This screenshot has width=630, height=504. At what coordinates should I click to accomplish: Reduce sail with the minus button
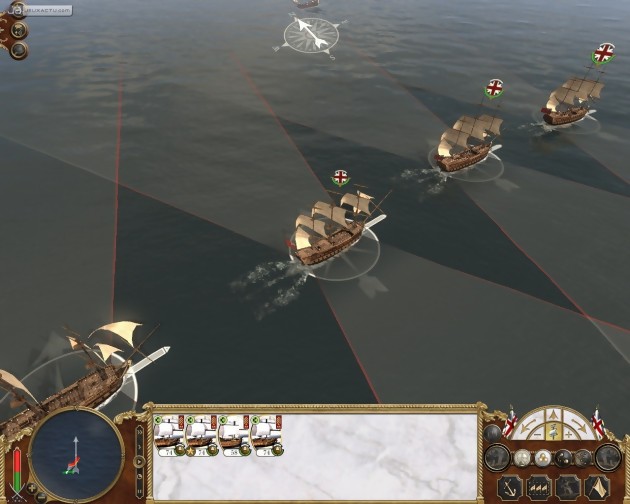537,435
